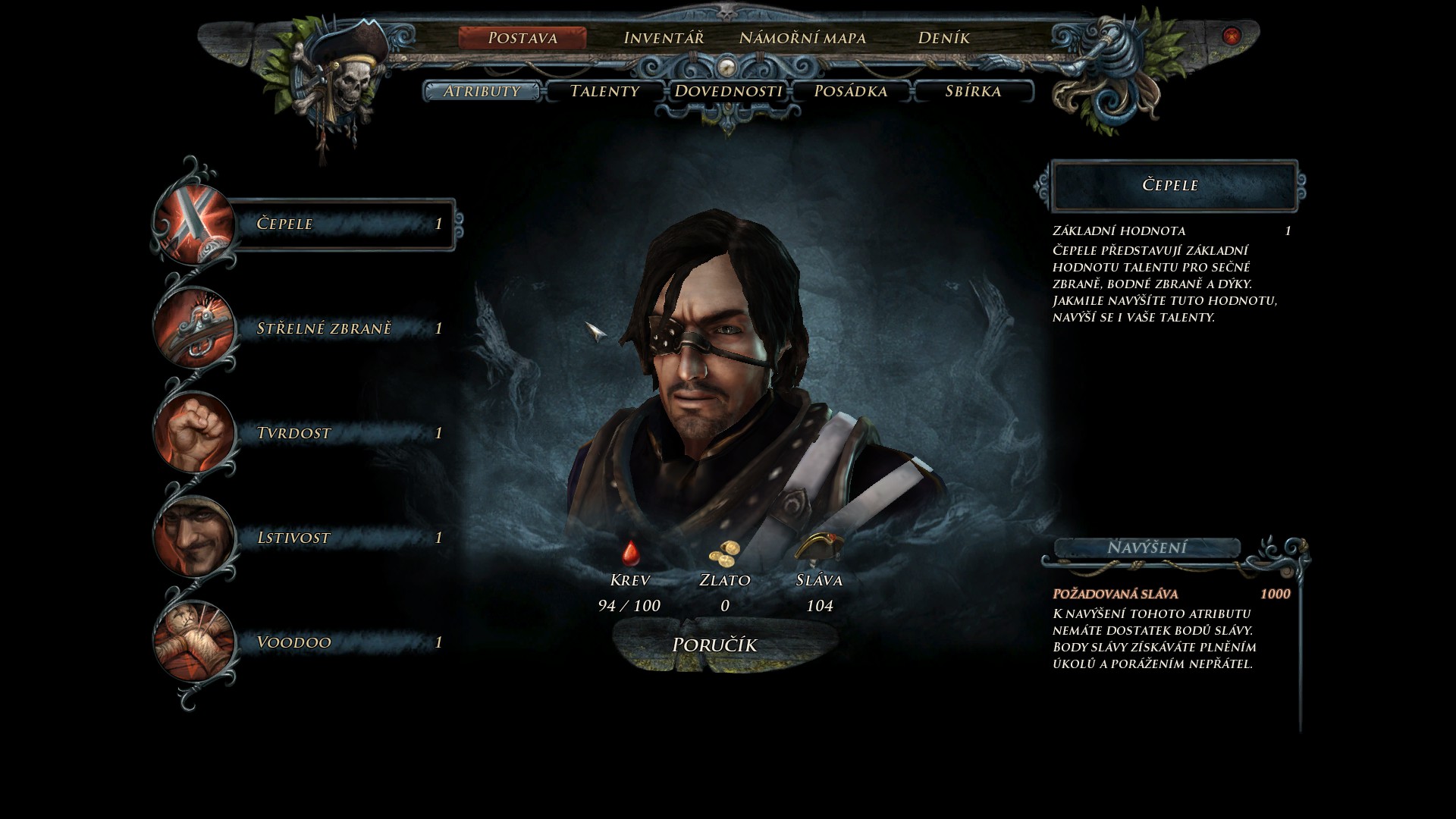
Task: Close the menu with the red button
Action: pos(1232,36)
